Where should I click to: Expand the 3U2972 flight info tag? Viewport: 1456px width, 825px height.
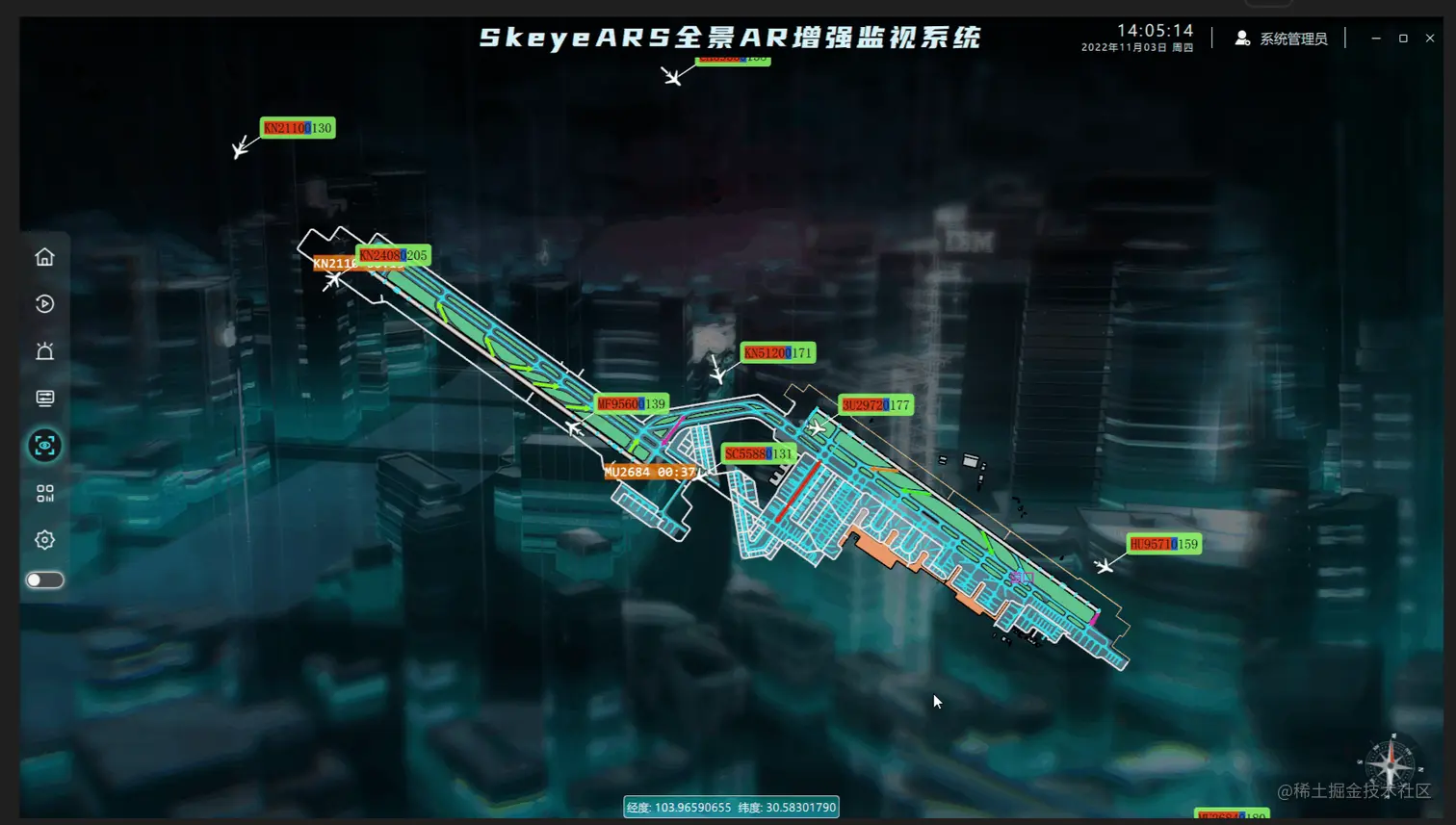pos(875,404)
